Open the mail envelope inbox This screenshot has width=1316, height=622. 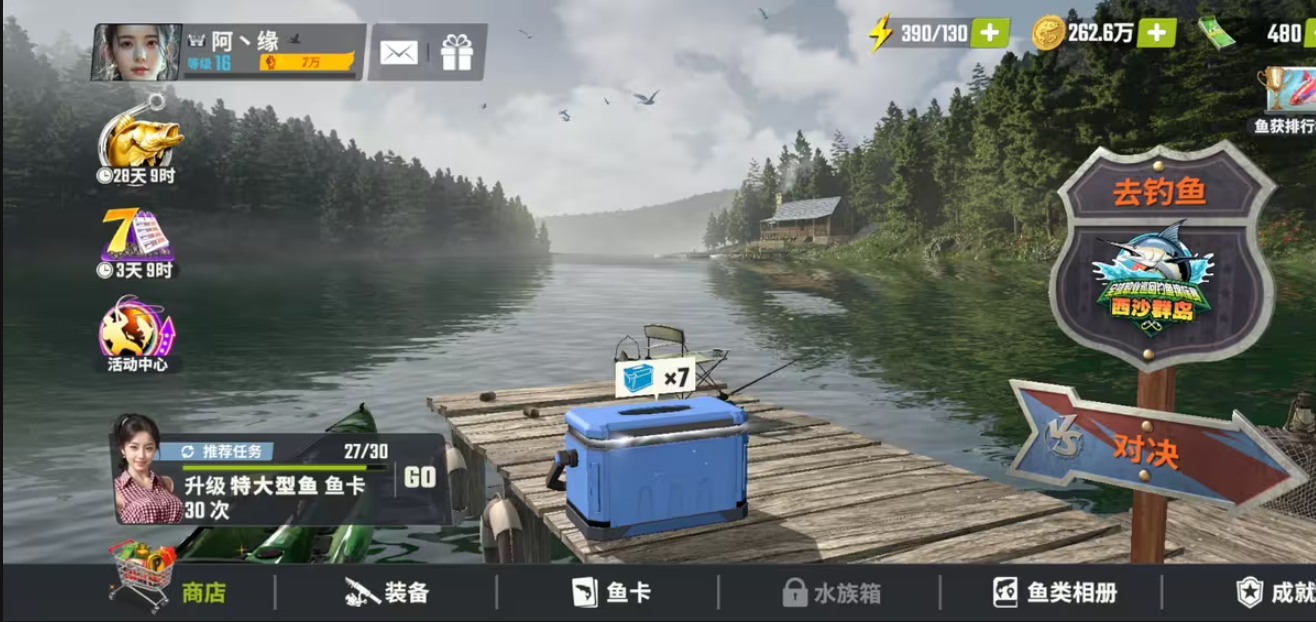tap(399, 52)
